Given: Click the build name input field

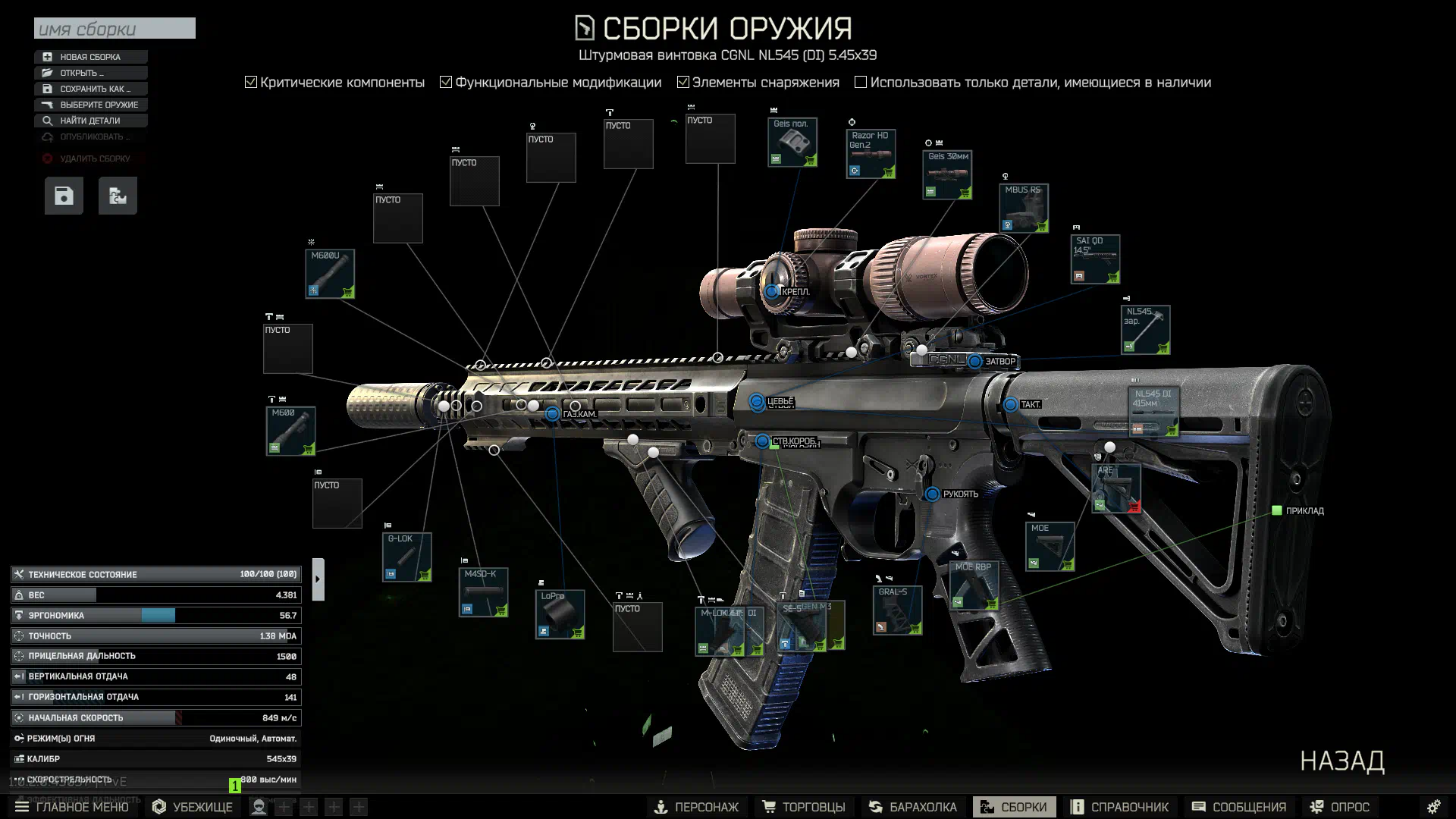Looking at the screenshot, I should (x=115, y=29).
